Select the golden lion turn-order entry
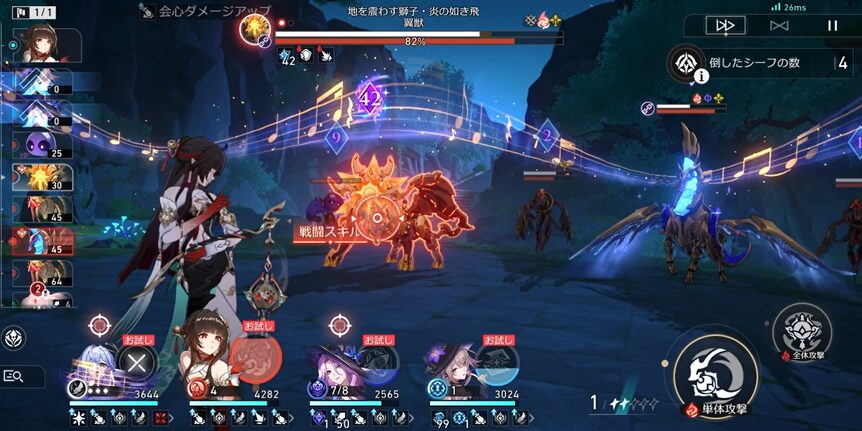This screenshot has width=862, height=431. coord(40,177)
